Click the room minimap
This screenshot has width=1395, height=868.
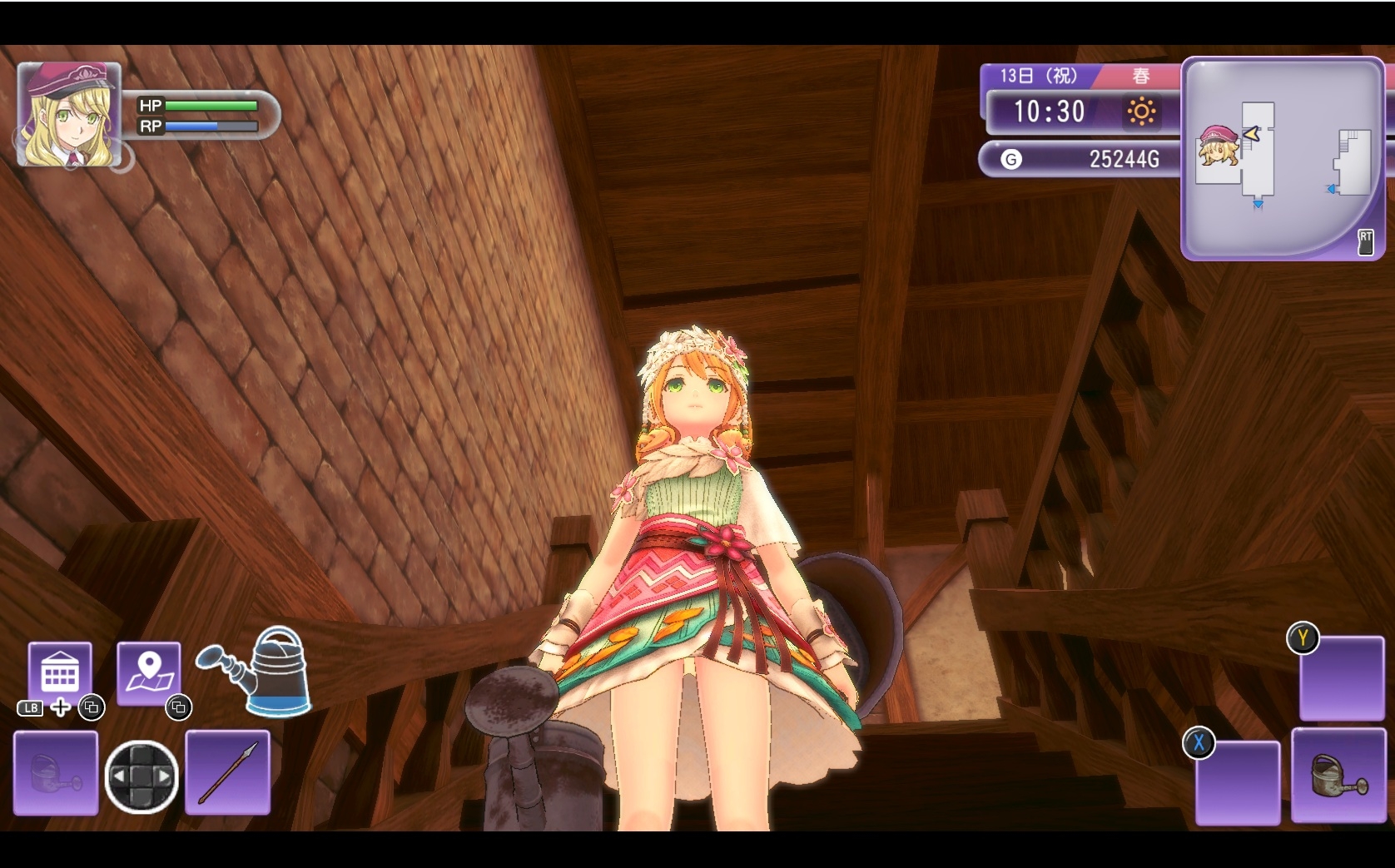[x=1283, y=158]
